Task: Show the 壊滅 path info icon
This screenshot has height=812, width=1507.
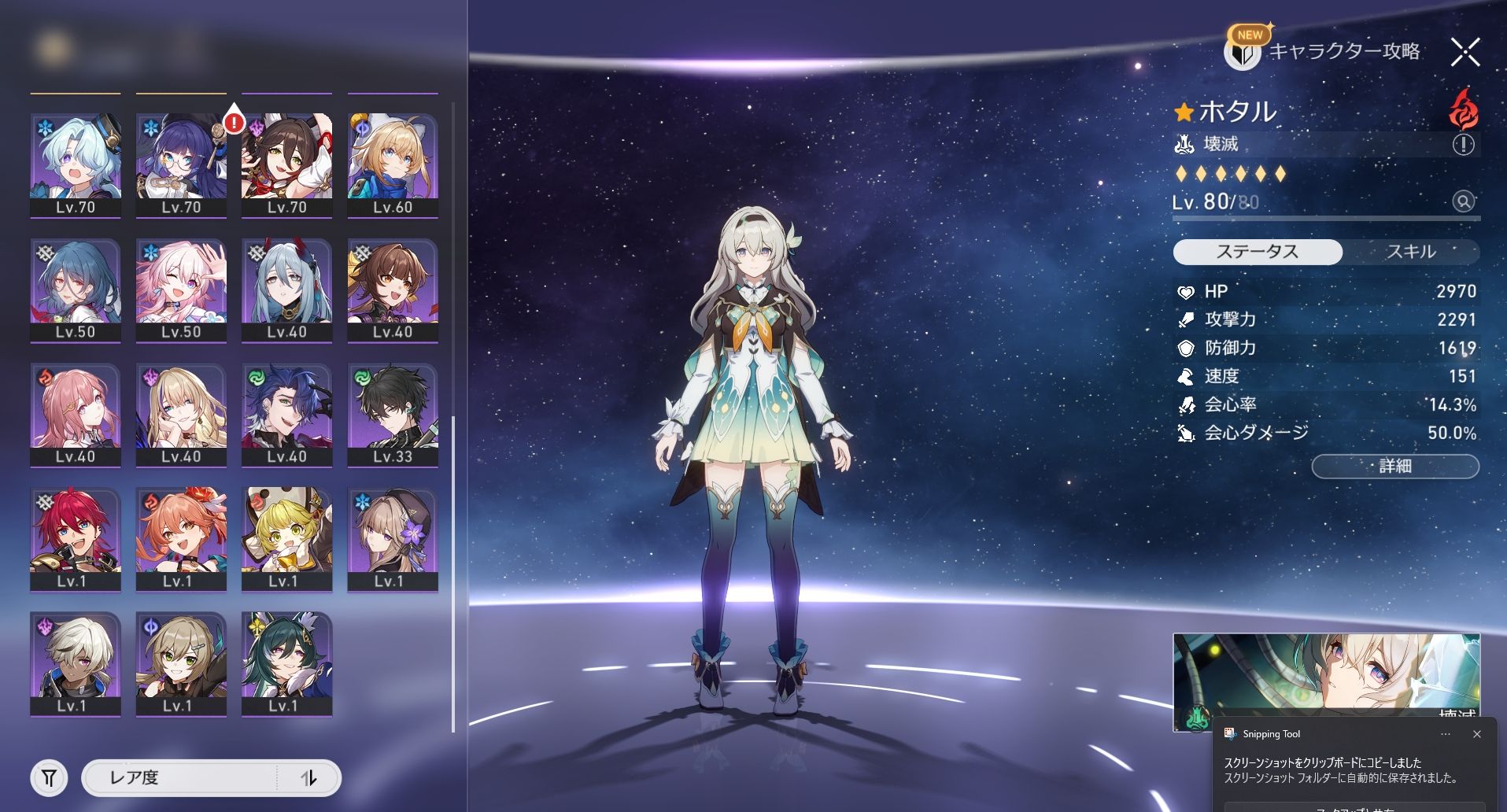Action: pos(1463,145)
